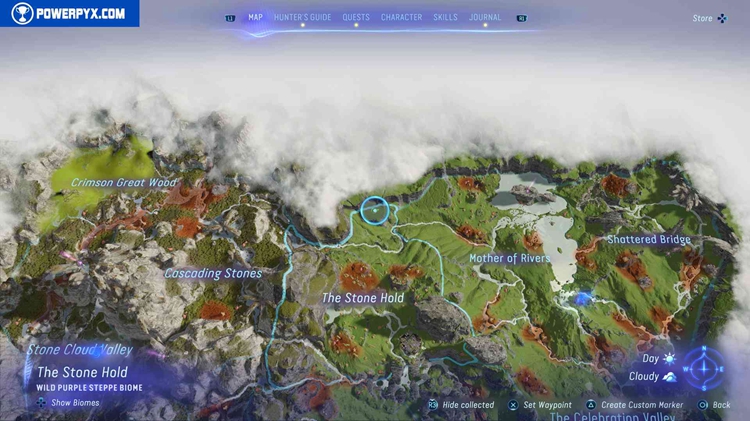Image resolution: width=750 pixels, height=421 pixels.
Task: Choose the Mother of Rivers map label
Action: coord(510,258)
